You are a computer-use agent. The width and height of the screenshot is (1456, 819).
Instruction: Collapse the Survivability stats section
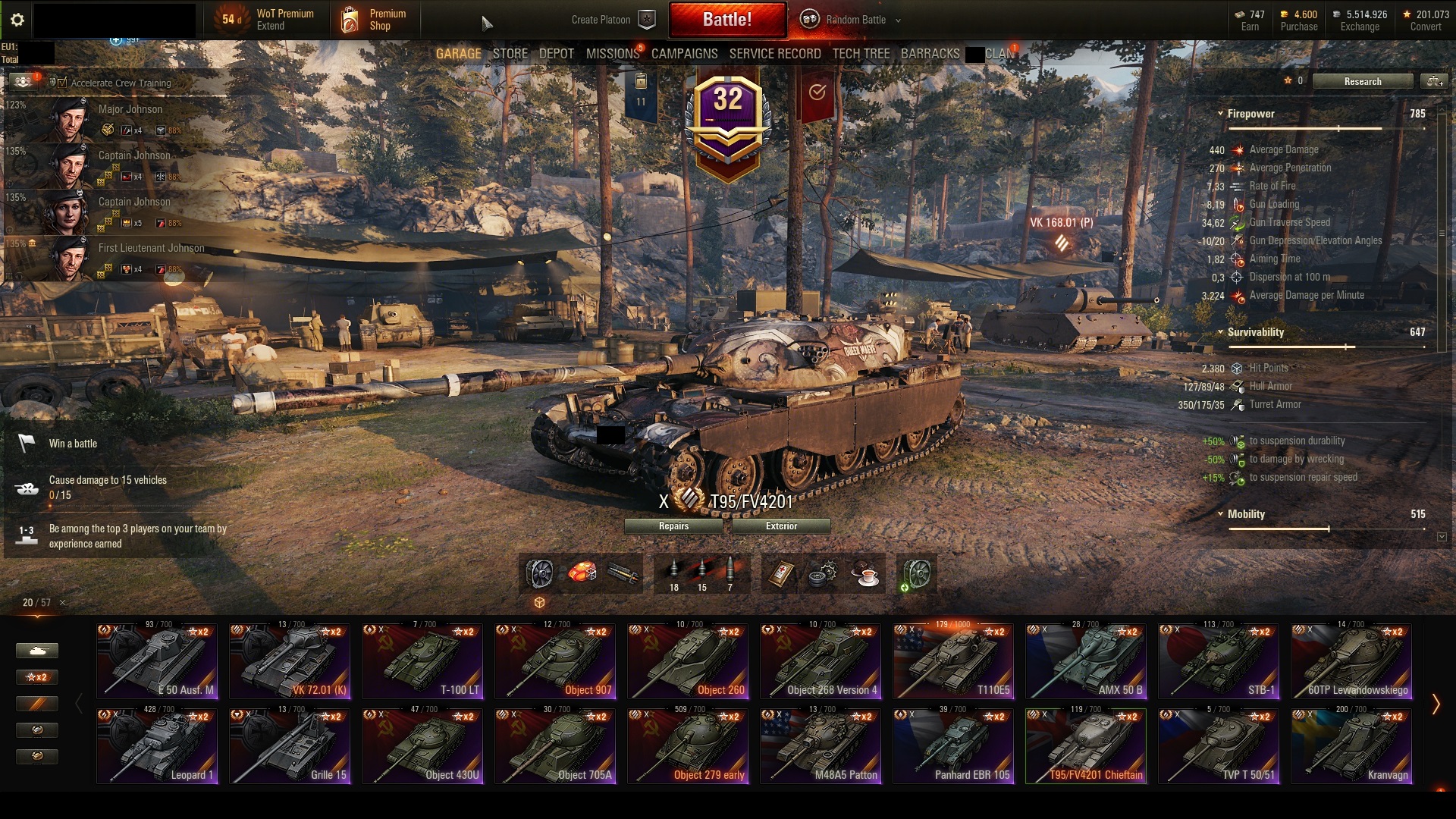pyautogui.click(x=1222, y=332)
